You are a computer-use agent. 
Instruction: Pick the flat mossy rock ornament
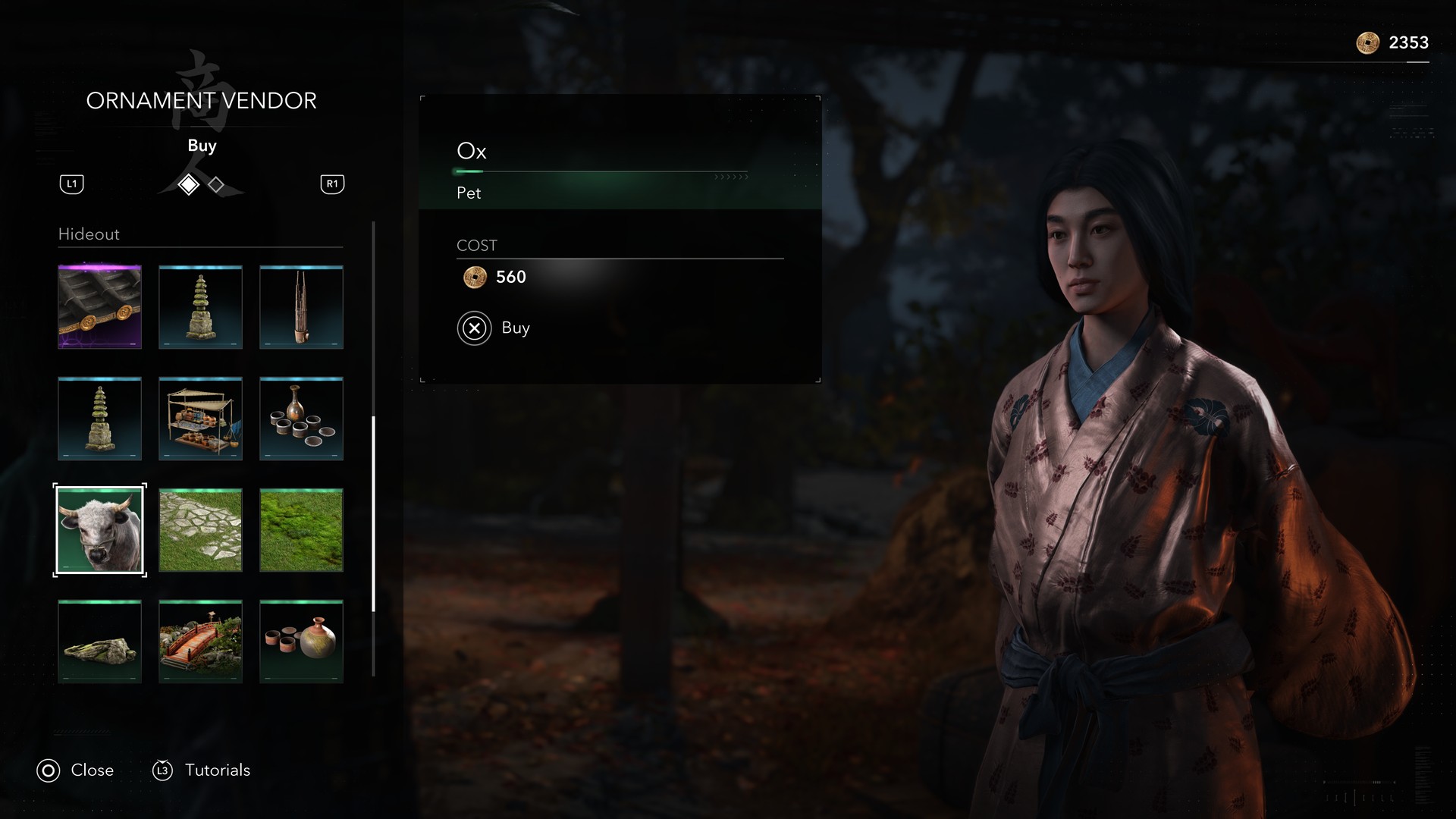coord(99,642)
